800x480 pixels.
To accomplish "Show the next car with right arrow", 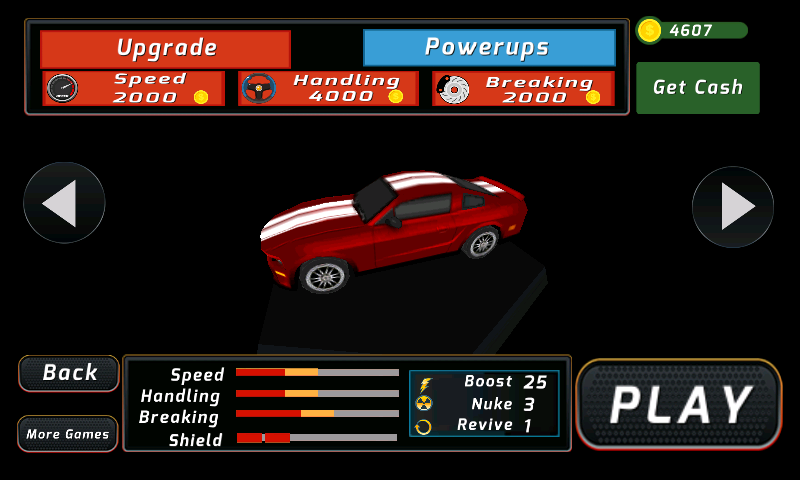I will coord(733,207).
